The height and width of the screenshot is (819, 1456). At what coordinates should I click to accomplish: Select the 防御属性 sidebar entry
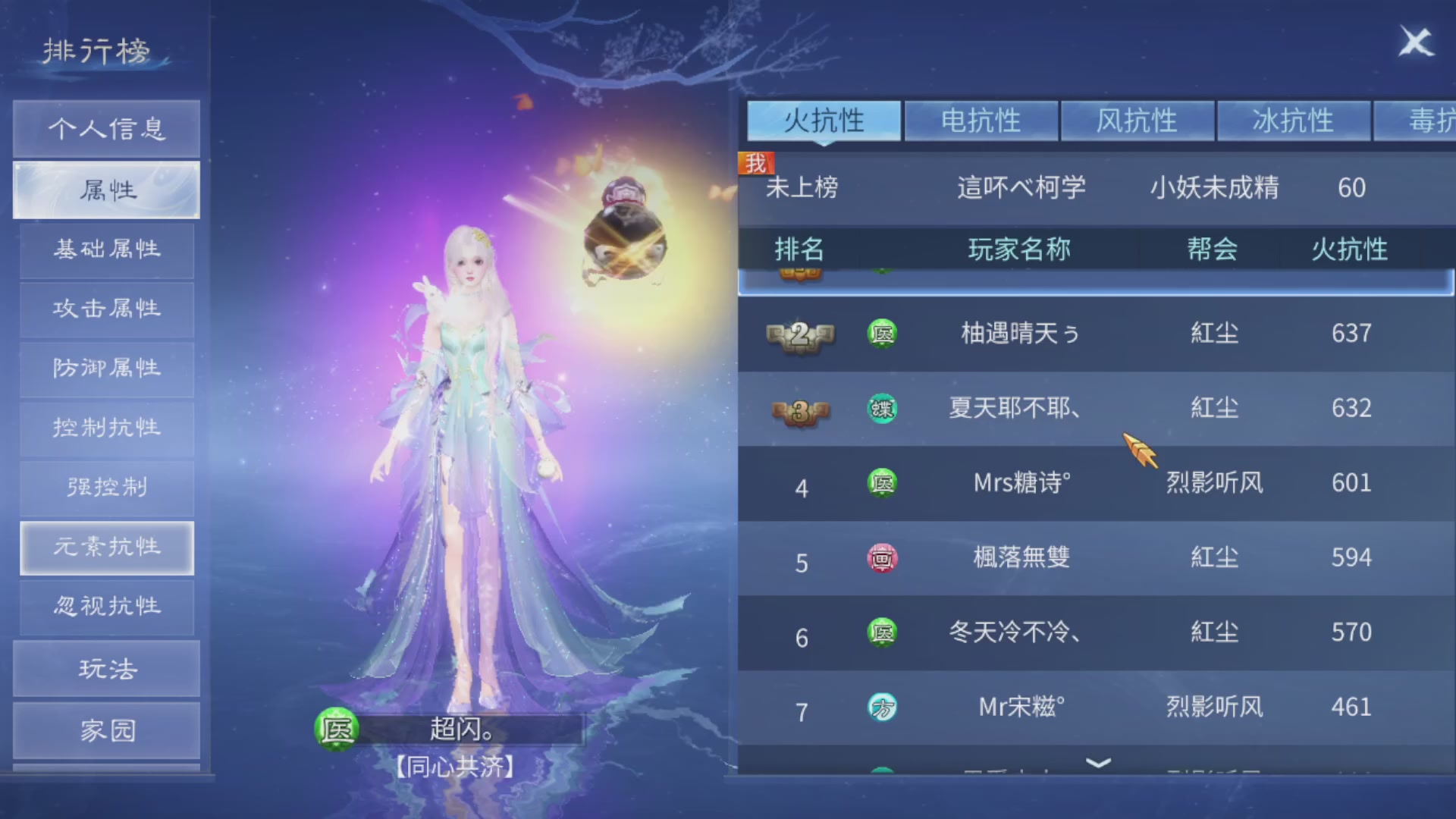106,369
